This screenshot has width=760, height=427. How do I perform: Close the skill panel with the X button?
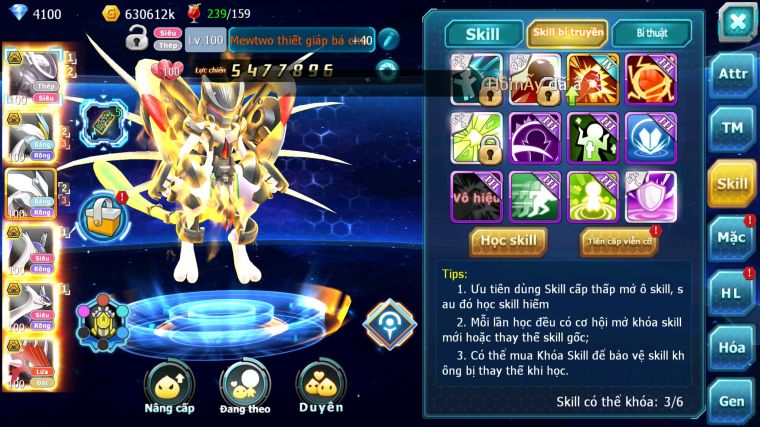click(737, 21)
